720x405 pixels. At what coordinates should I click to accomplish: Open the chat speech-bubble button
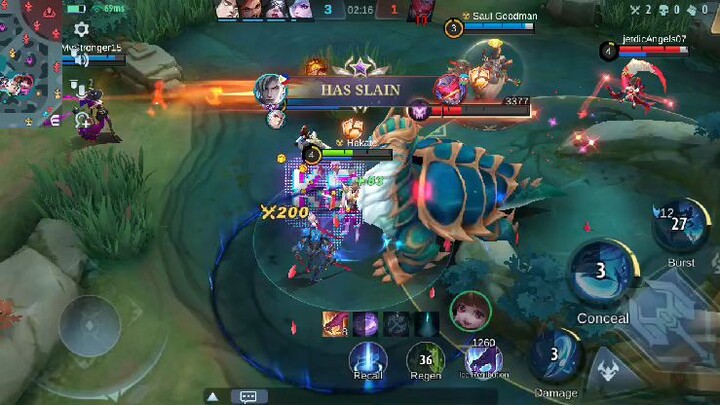[248, 396]
